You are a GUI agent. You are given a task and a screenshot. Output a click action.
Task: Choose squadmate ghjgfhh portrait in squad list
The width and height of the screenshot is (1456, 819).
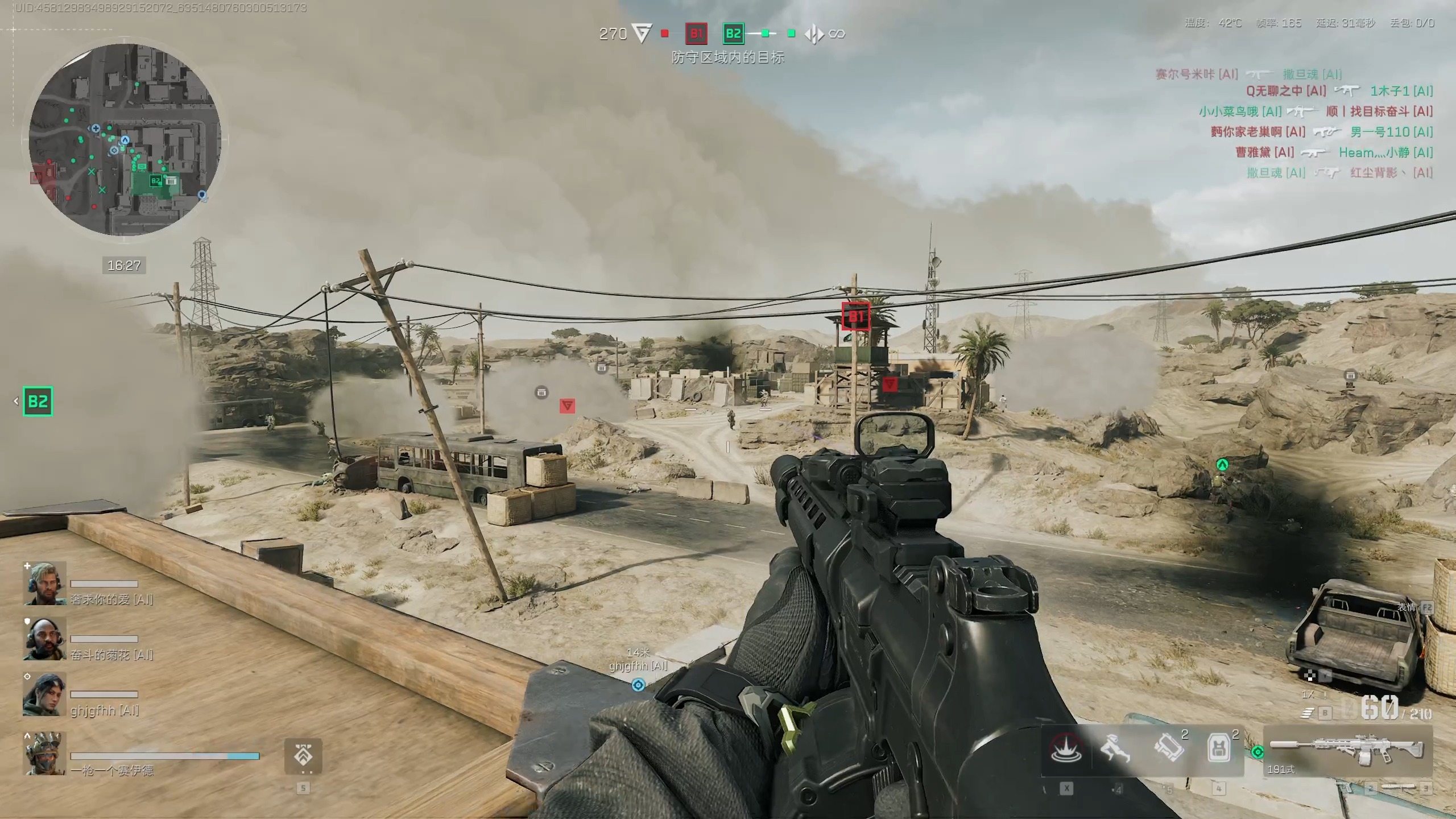44,694
